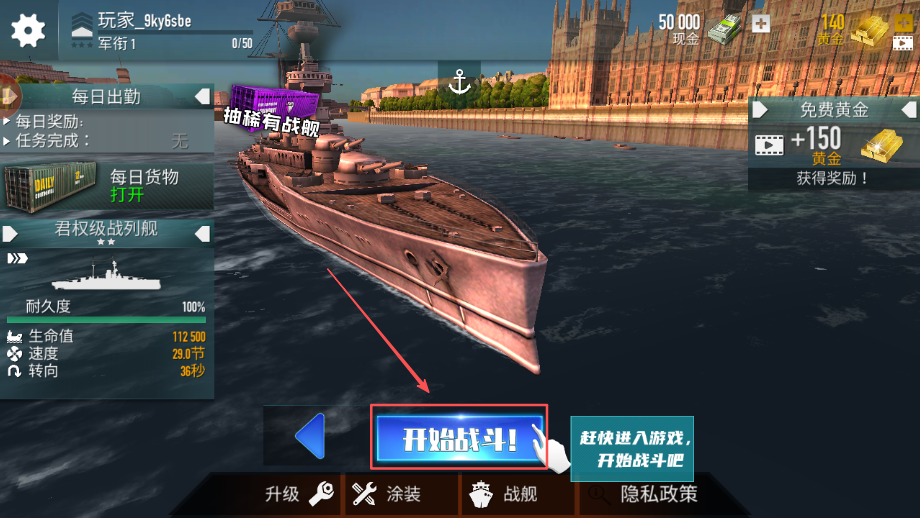This screenshot has width=920, height=518.
Task: Select the previous ship with blue arrow
Action: 311,437
